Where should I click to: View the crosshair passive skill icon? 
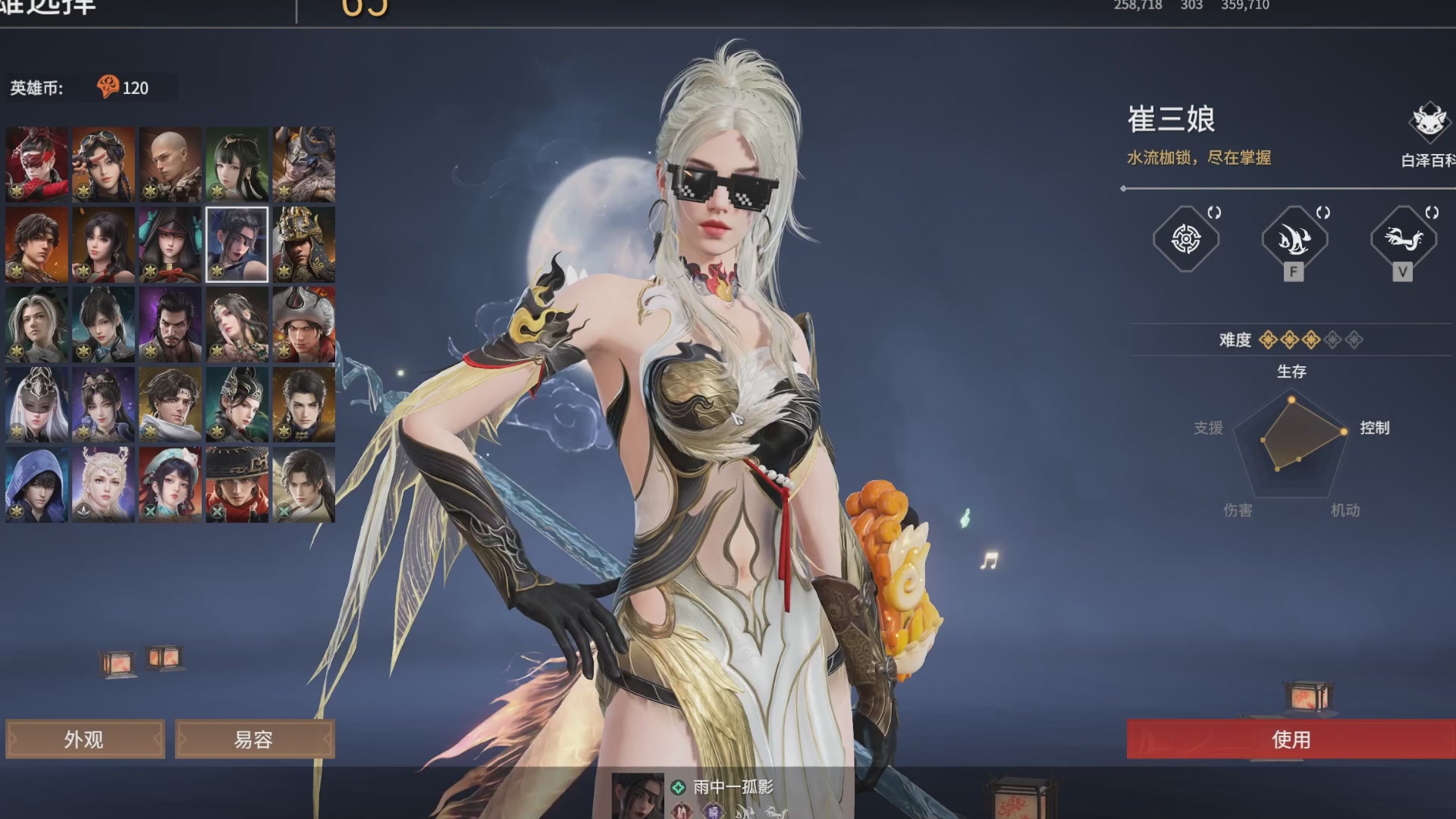pos(1186,240)
